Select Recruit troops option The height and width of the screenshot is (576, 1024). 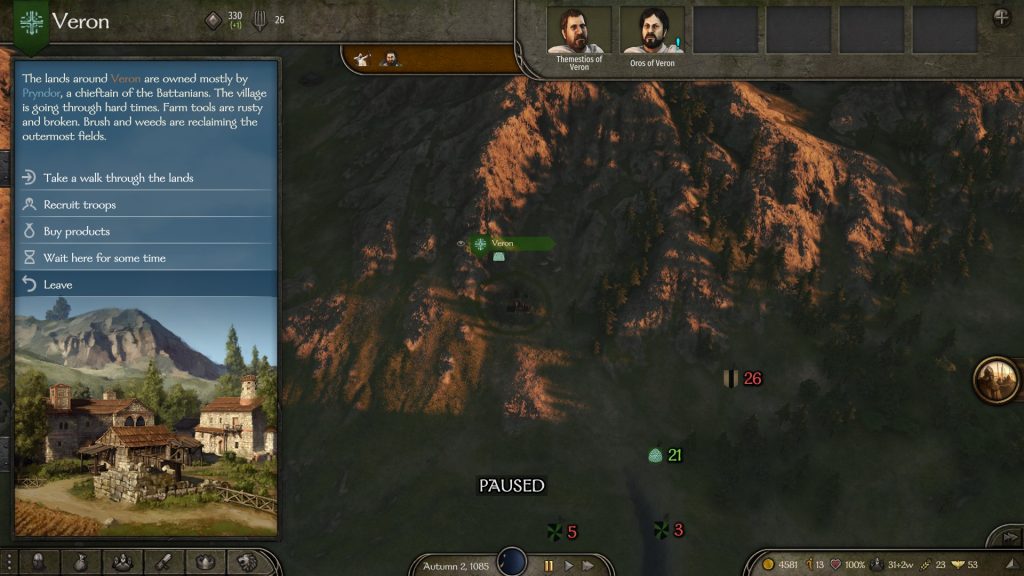coord(80,205)
